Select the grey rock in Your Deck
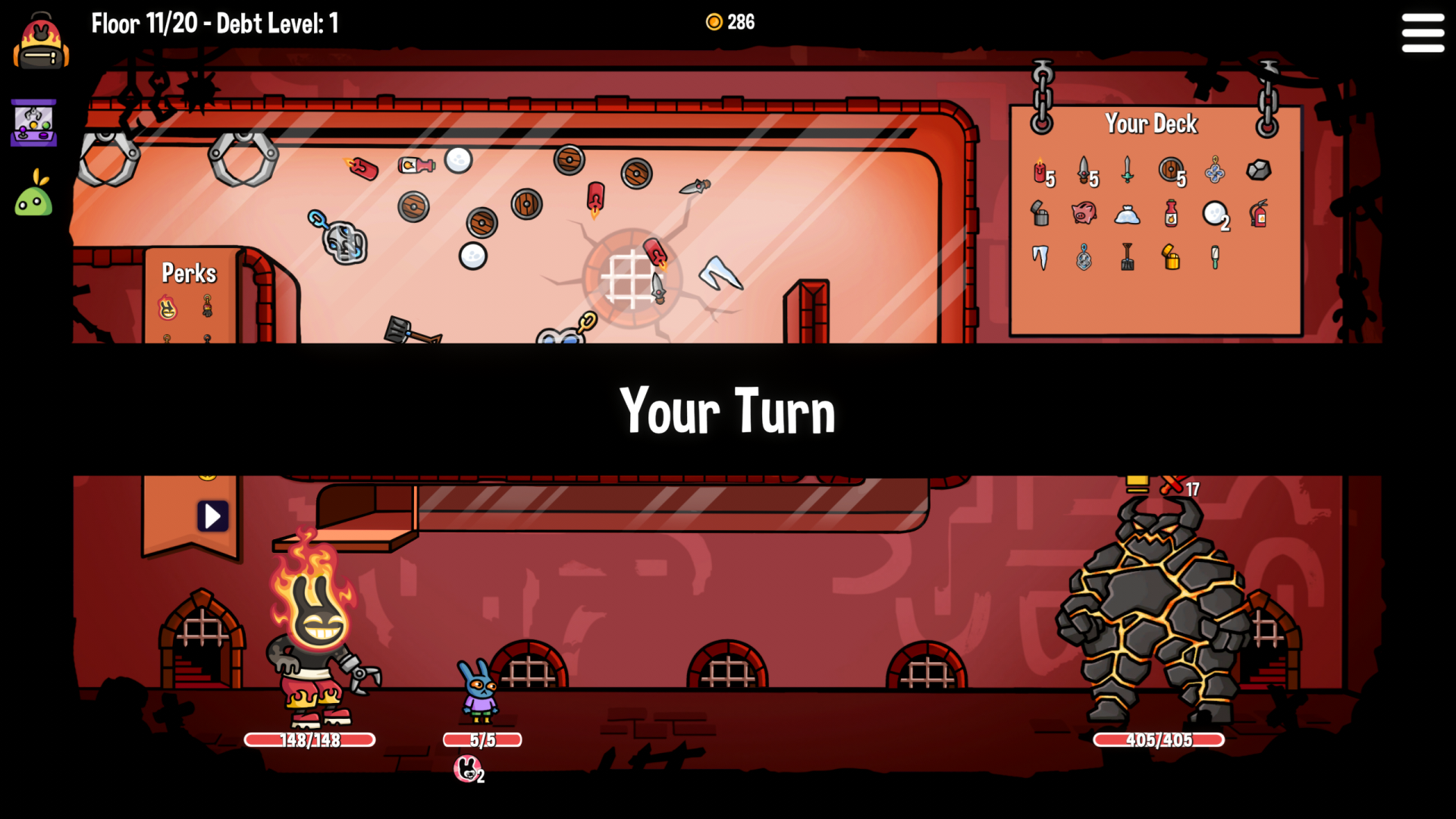Image resolution: width=1456 pixels, height=819 pixels. point(1258,170)
